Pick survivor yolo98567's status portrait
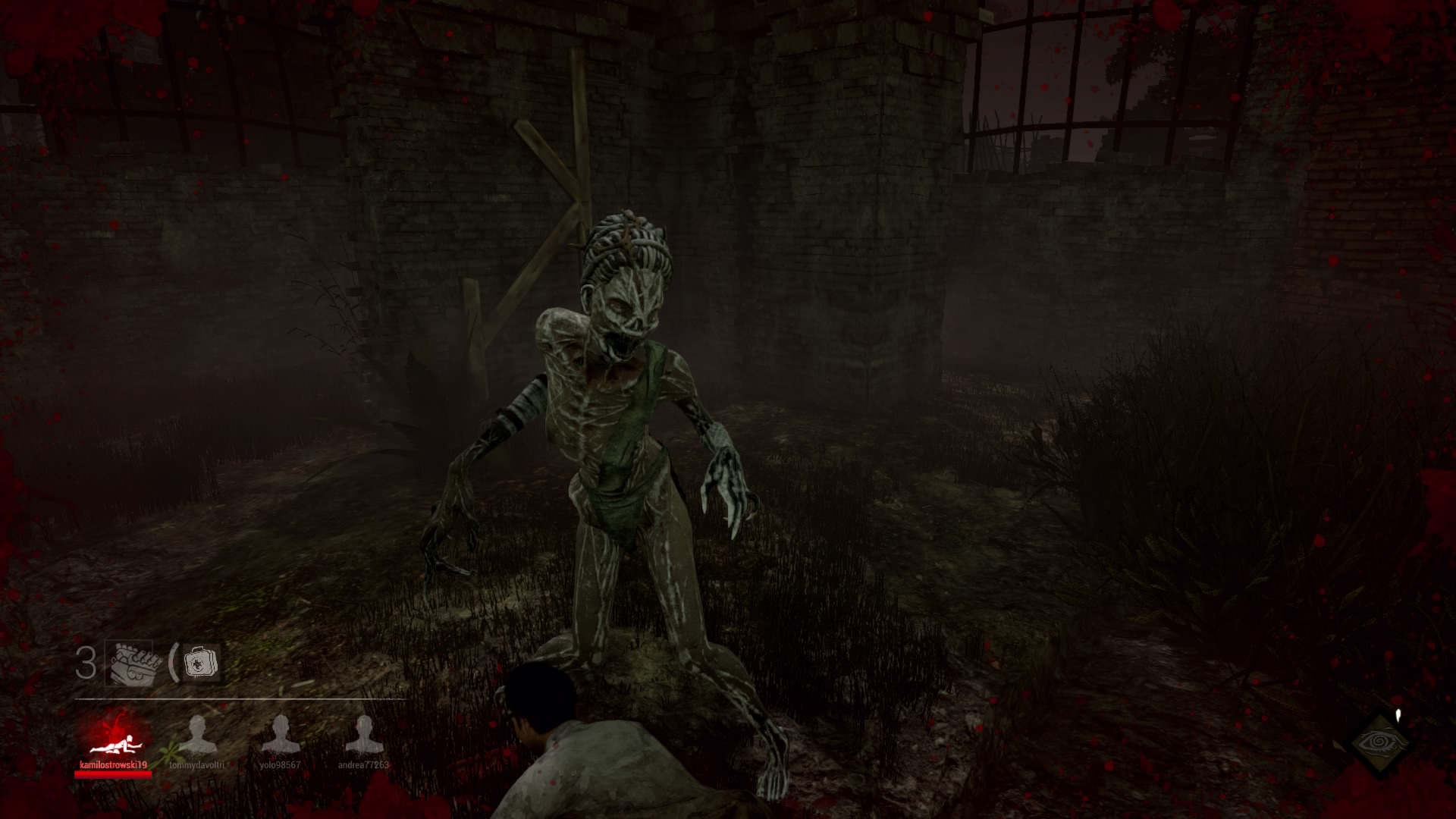This screenshot has height=819, width=1456. 281,736
